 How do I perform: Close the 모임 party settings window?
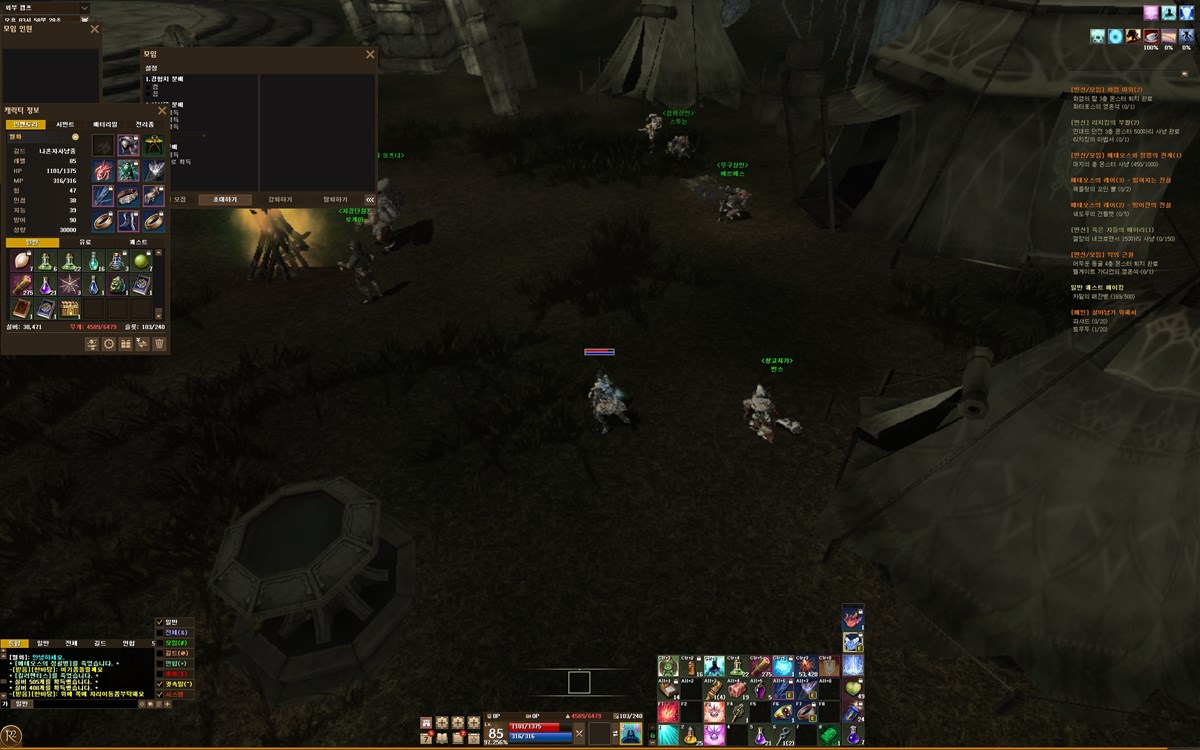point(370,54)
